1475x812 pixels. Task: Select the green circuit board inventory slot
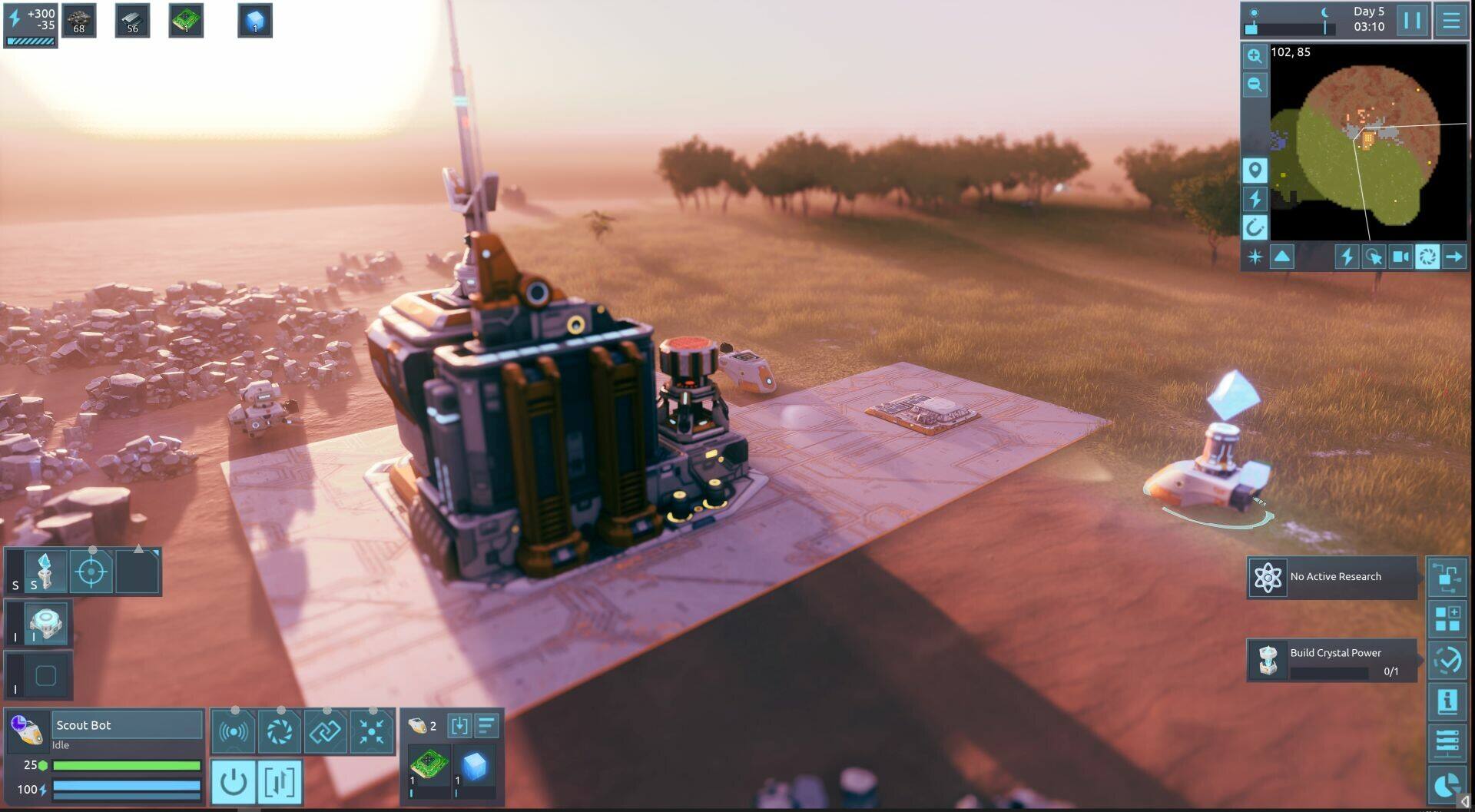click(429, 766)
